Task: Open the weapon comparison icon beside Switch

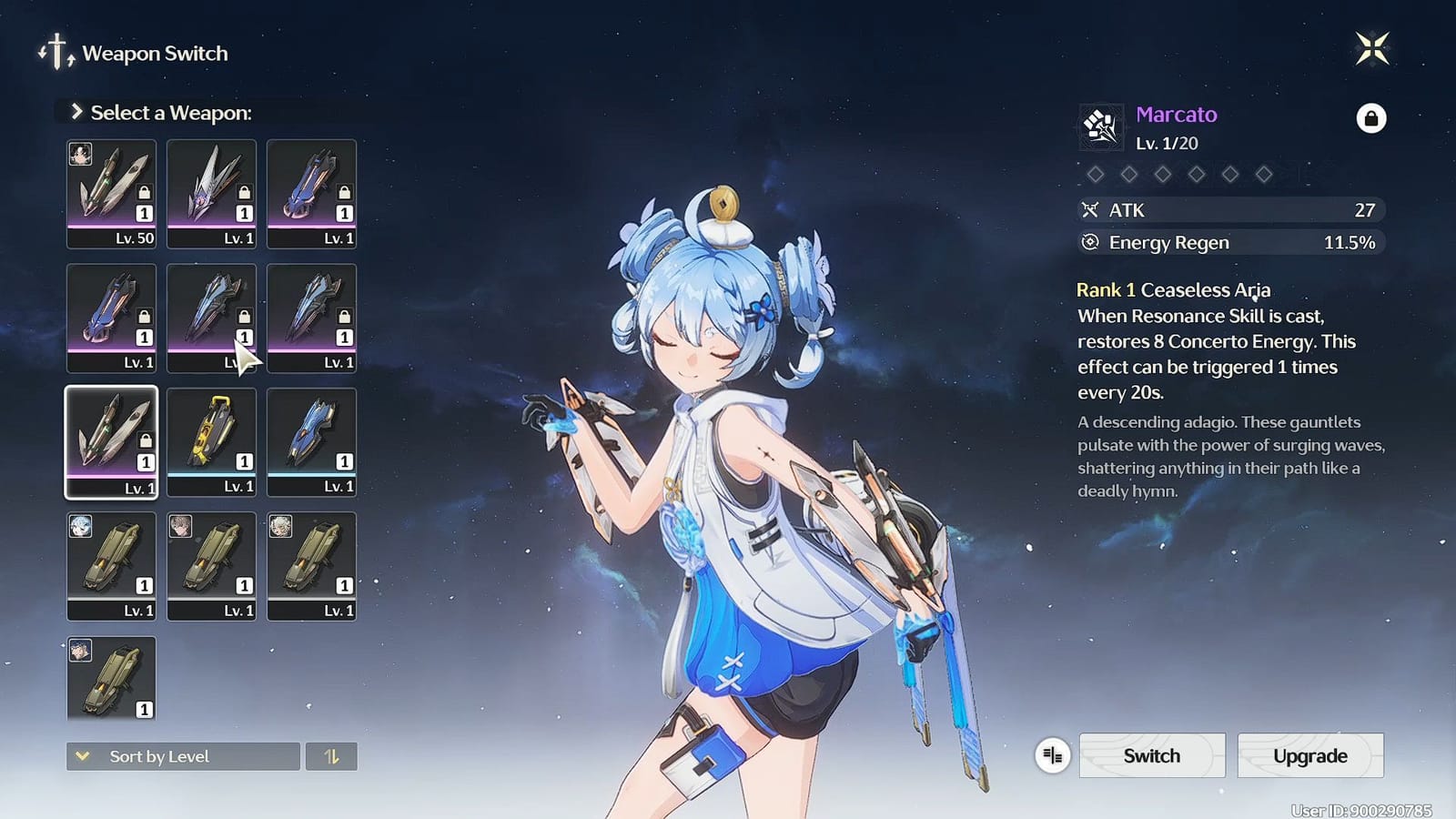Action: click(1052, 755)
